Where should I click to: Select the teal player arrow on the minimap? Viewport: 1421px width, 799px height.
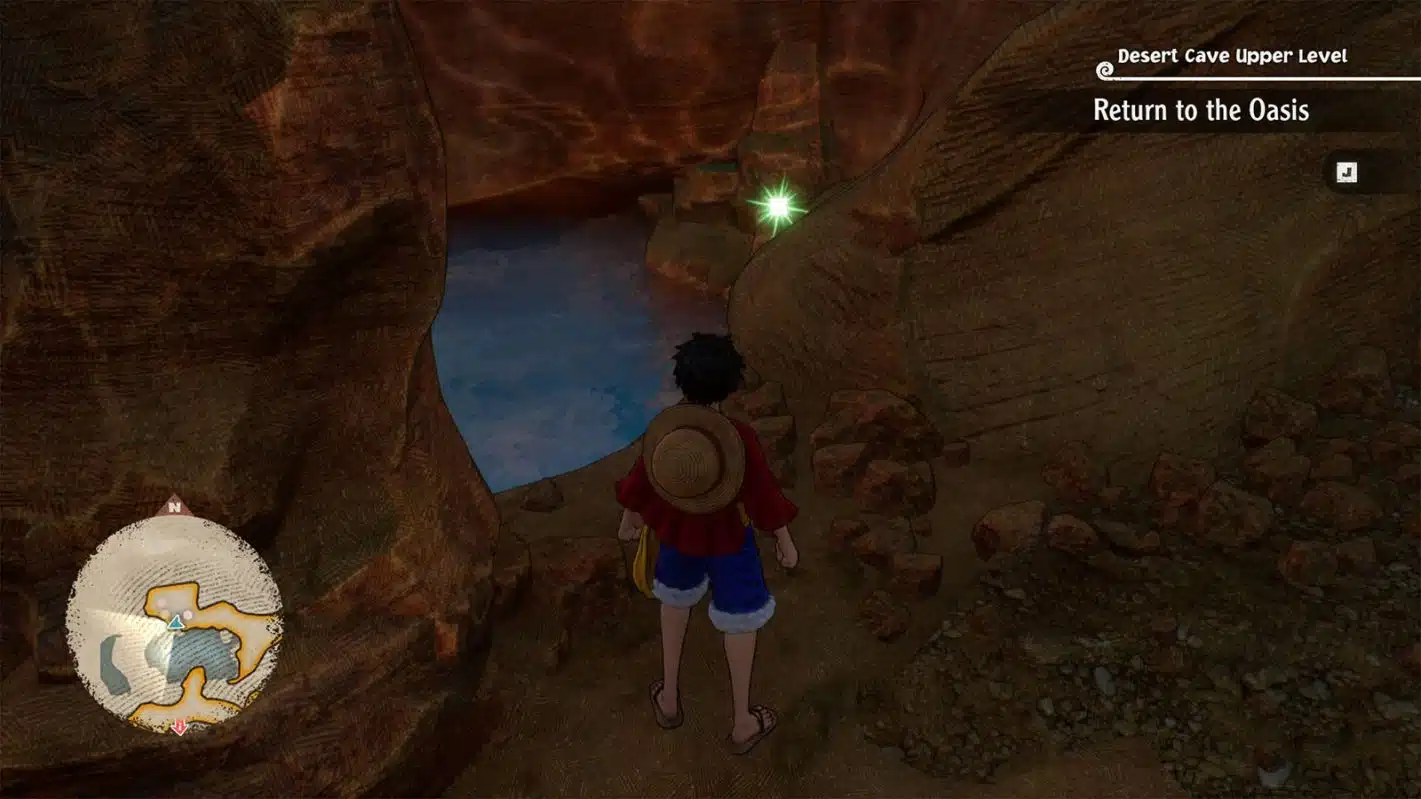pyautogui.click(x=176, y=622)
